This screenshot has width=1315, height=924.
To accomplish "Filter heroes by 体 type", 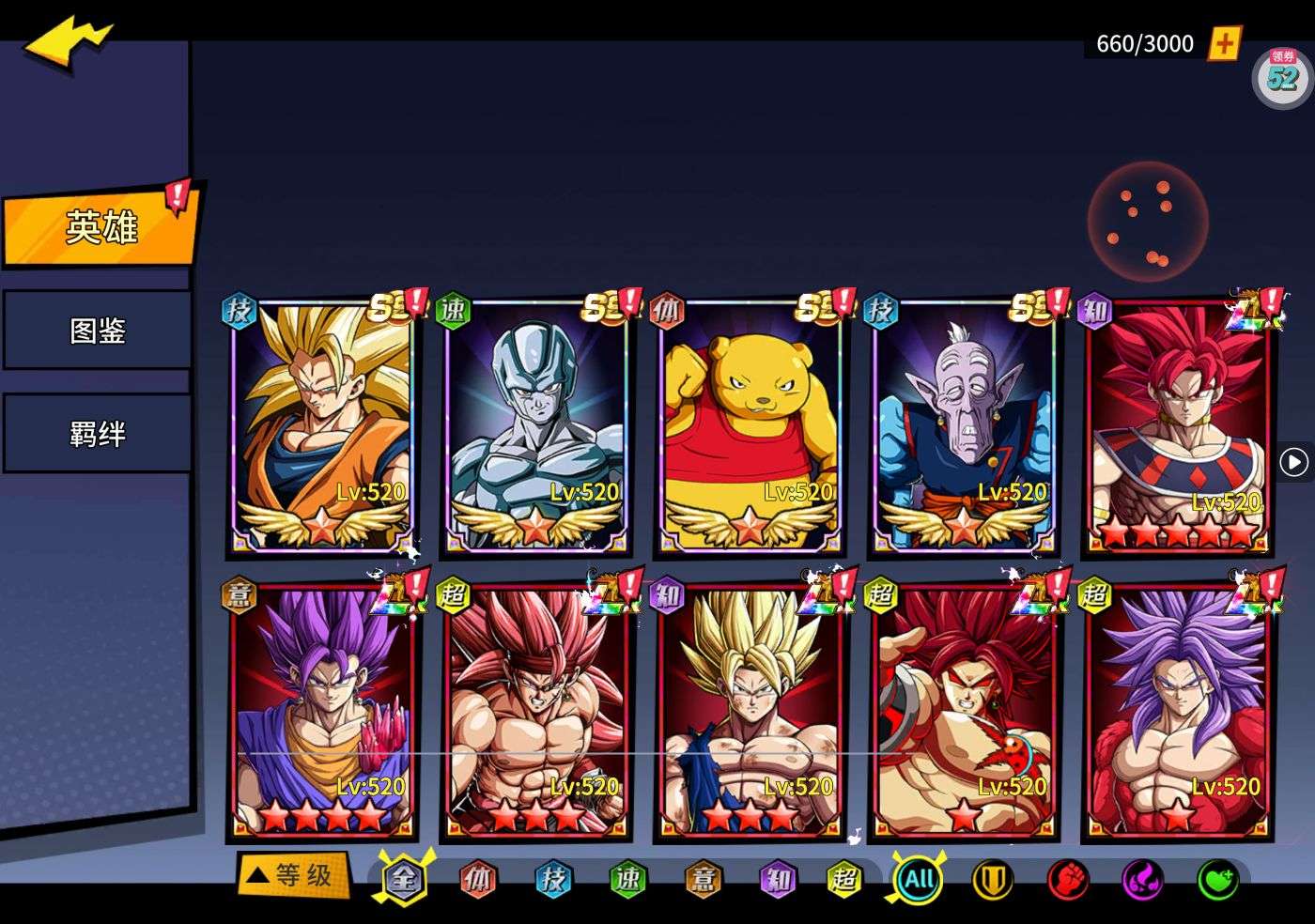I will [478, 880].
